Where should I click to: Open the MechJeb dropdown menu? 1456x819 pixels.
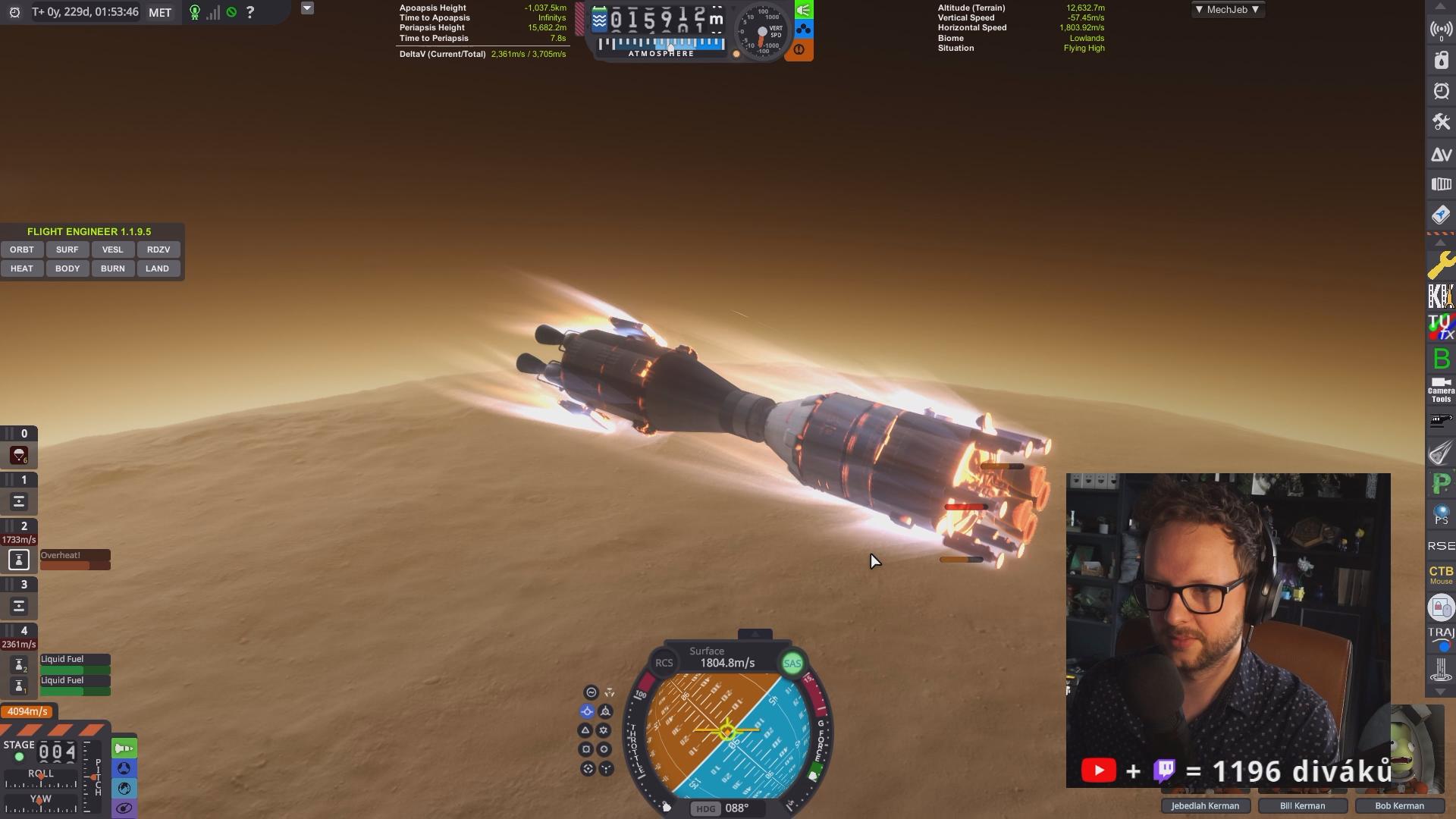(x=1227, y=10)
